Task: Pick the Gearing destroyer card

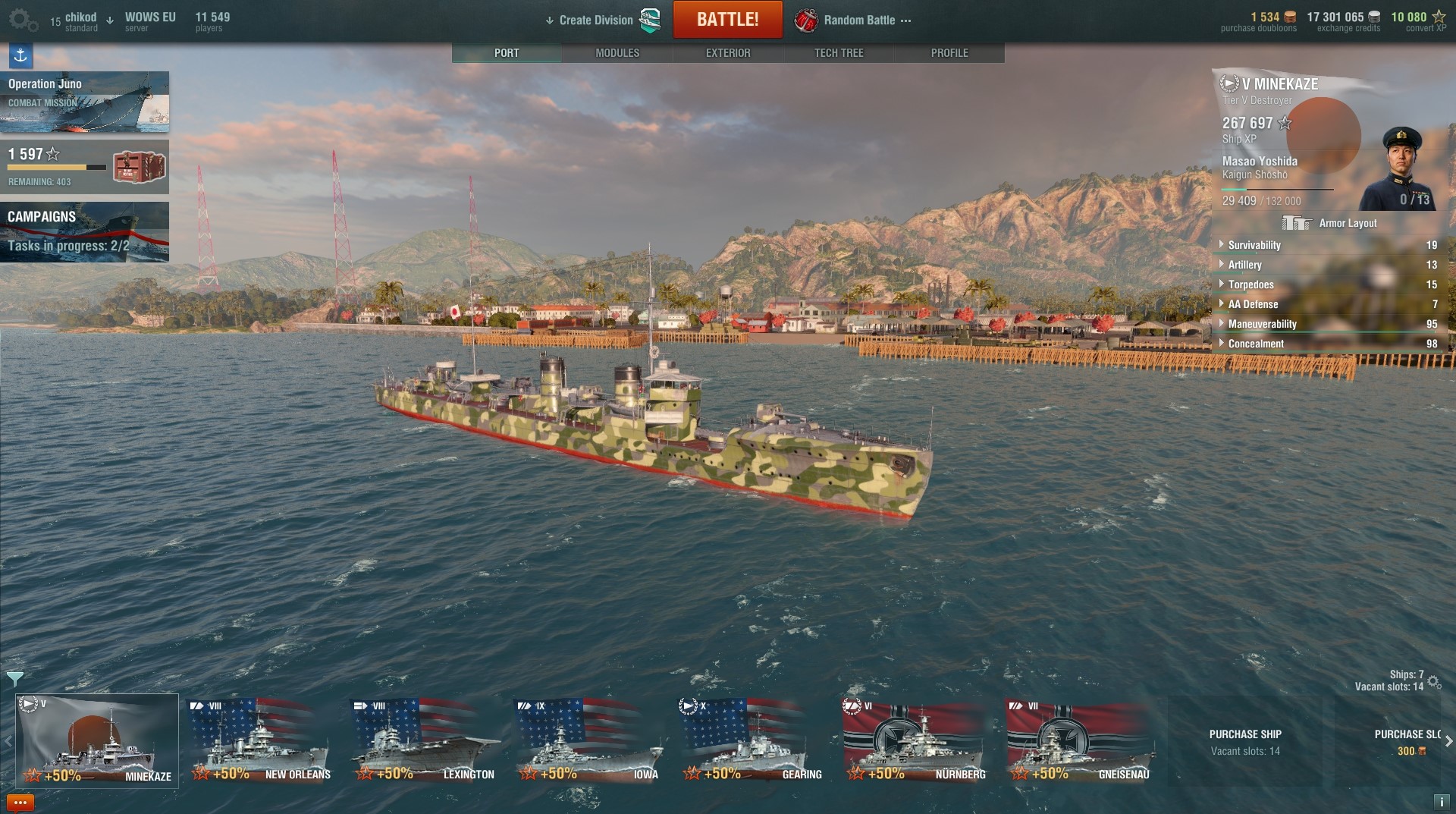Action: pyautogui.click(x=752, y=741)
